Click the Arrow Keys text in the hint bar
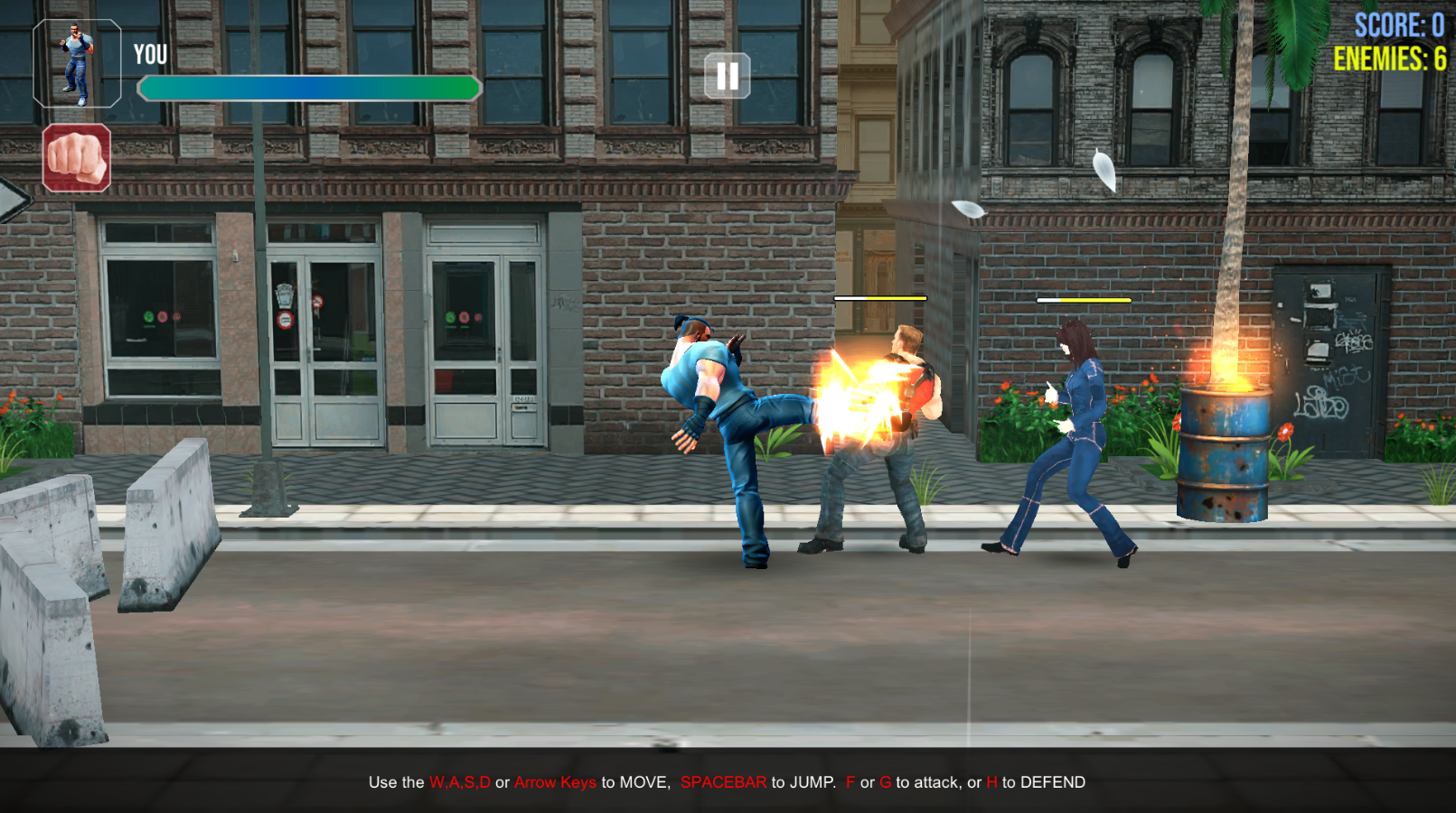1456x813 pixels. click(555, 783)
